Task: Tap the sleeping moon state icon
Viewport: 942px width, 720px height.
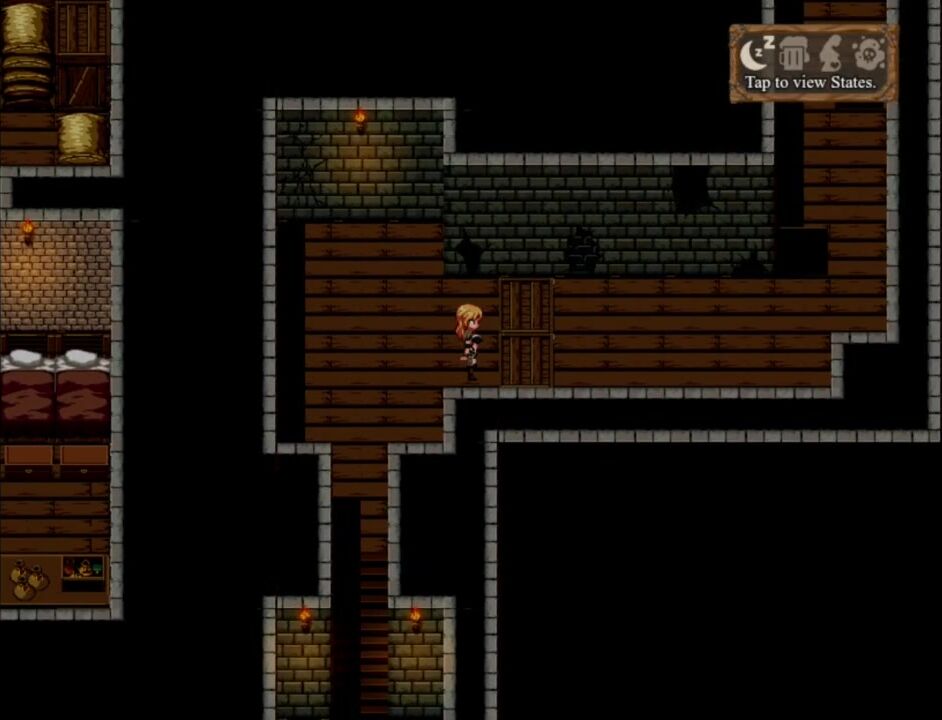Action: 757,53
